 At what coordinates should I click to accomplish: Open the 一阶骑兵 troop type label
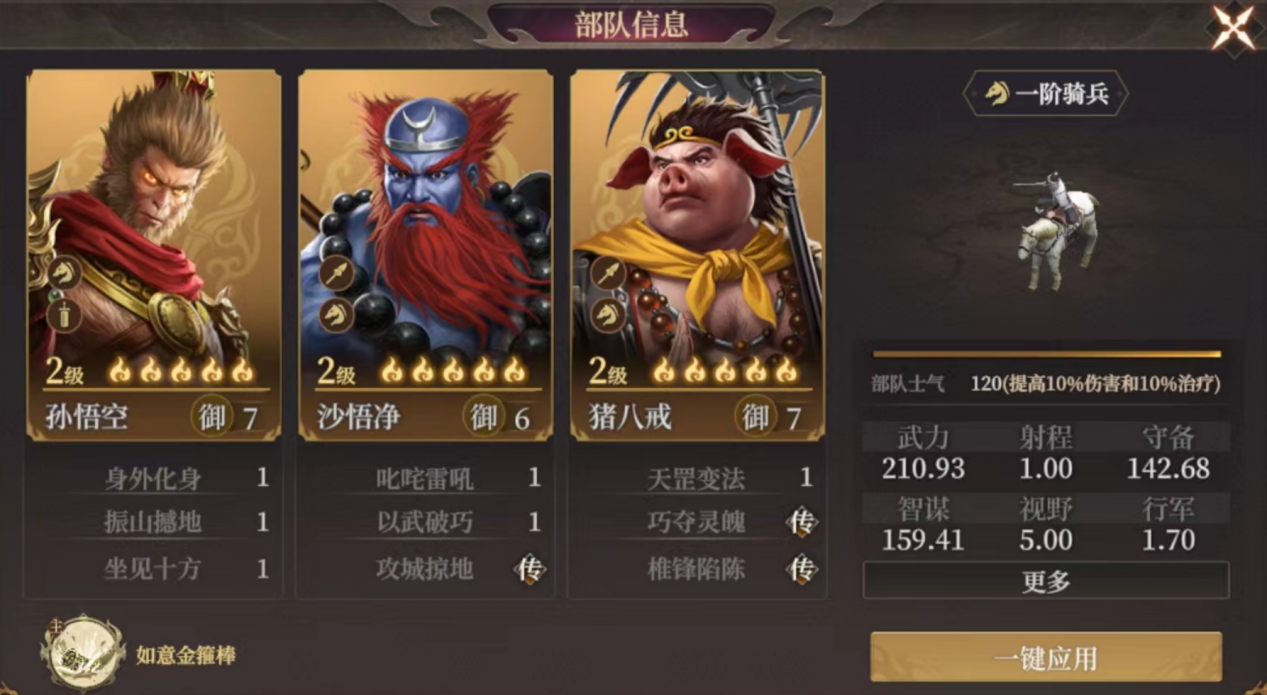click(1045, 95)
